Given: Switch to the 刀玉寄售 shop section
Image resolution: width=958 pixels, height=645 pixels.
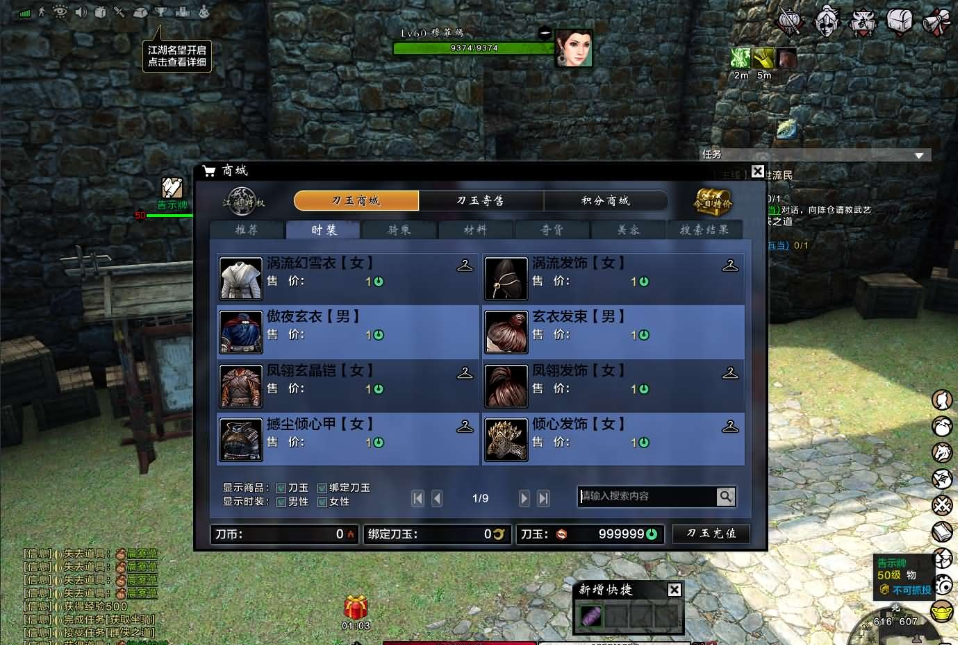Looking at the screenshot, I should 480,201.
